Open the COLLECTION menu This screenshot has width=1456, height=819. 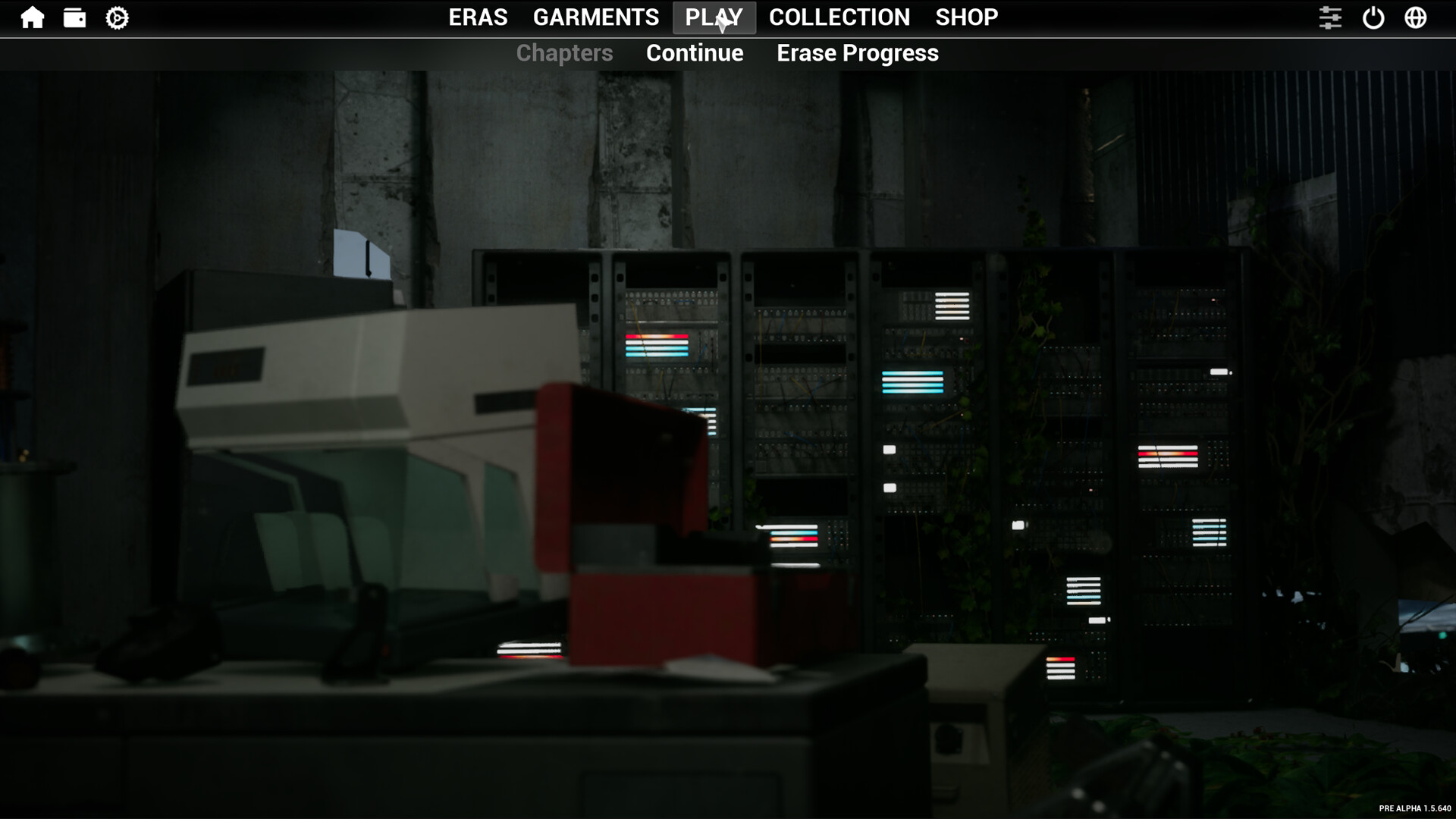point(839,17)
